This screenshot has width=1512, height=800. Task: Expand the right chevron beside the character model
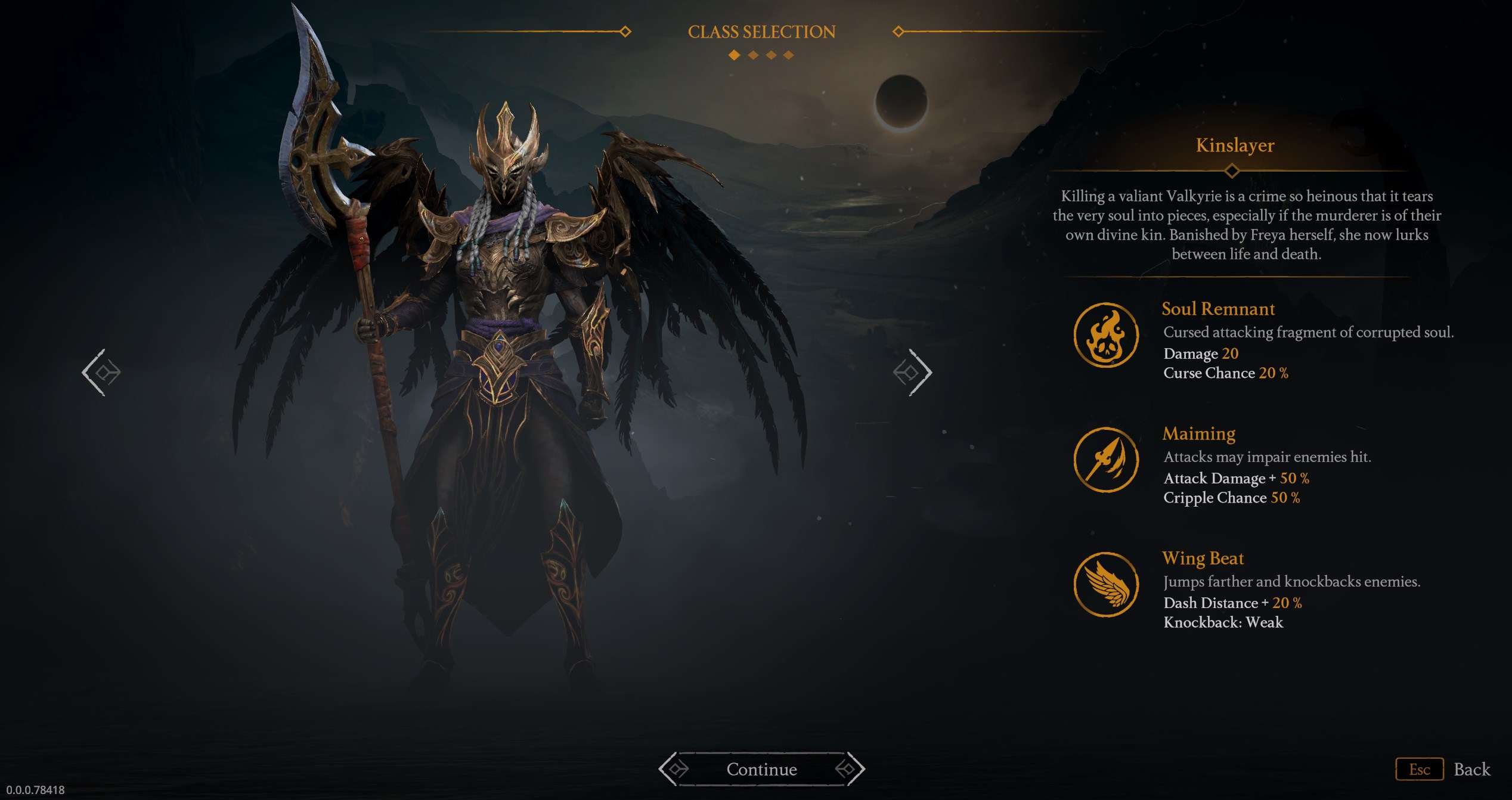tap(913, 372)
